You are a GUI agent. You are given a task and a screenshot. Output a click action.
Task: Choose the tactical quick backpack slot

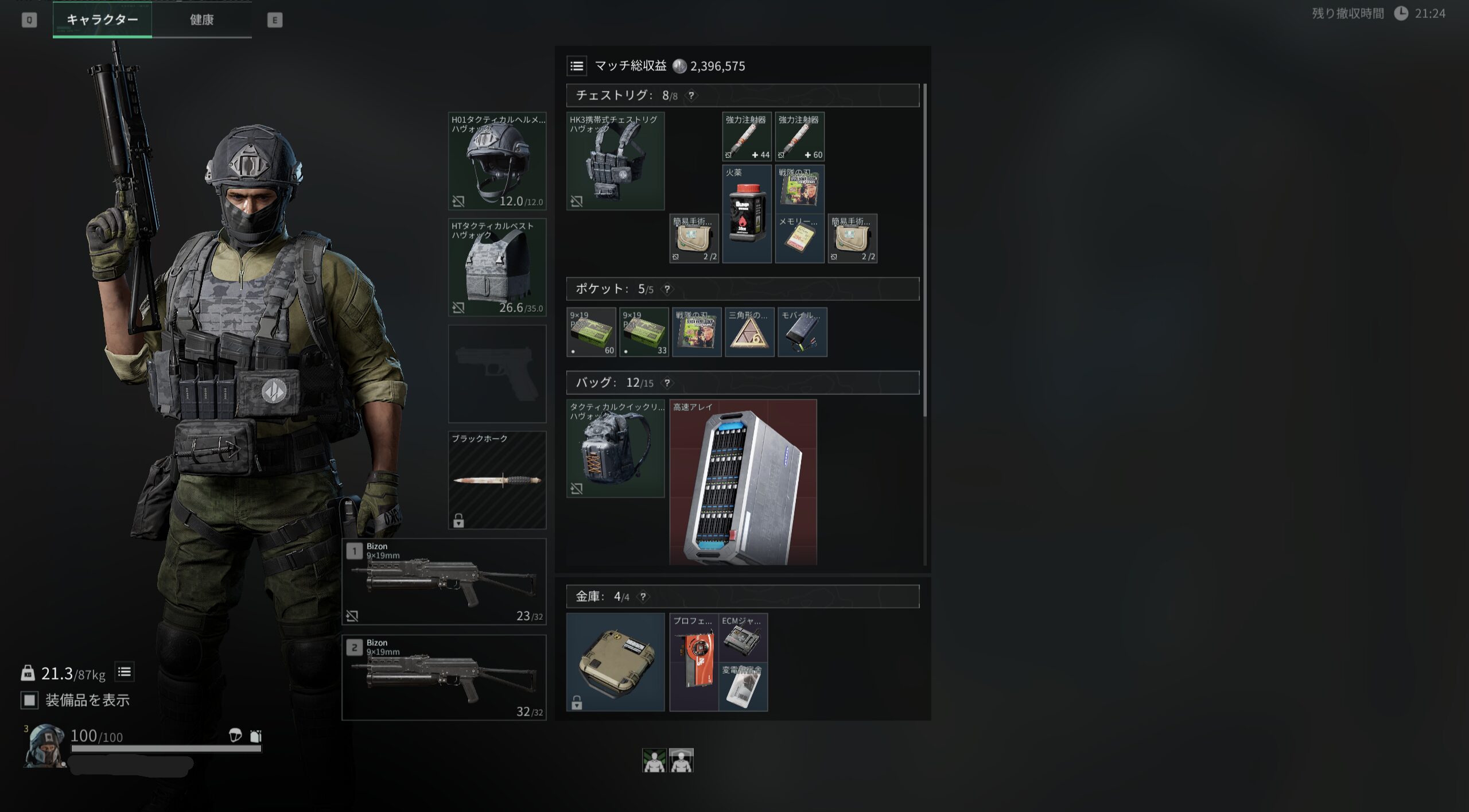pyautogui.click(x=615, y=448)
